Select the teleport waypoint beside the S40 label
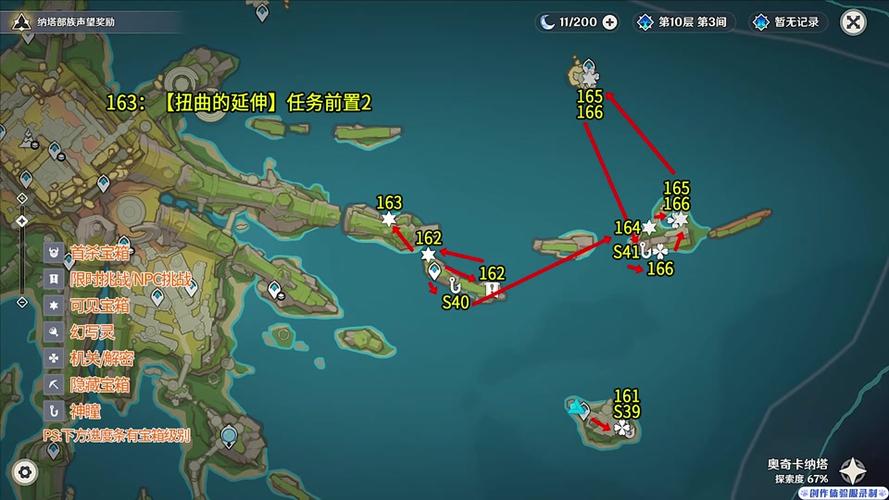 (434, 272)
